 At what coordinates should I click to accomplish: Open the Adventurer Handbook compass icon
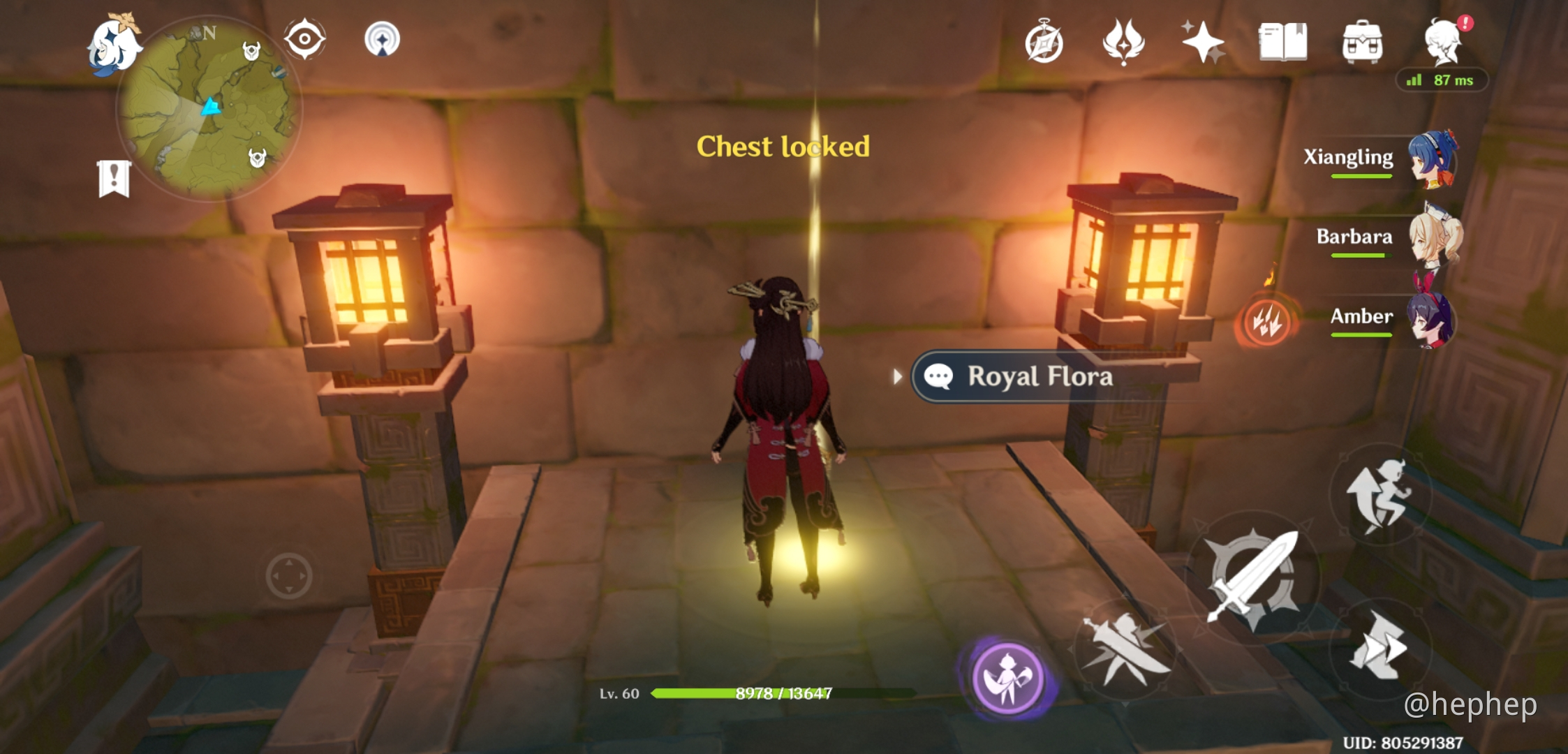pyautogui.click(x=1044, y=40)
